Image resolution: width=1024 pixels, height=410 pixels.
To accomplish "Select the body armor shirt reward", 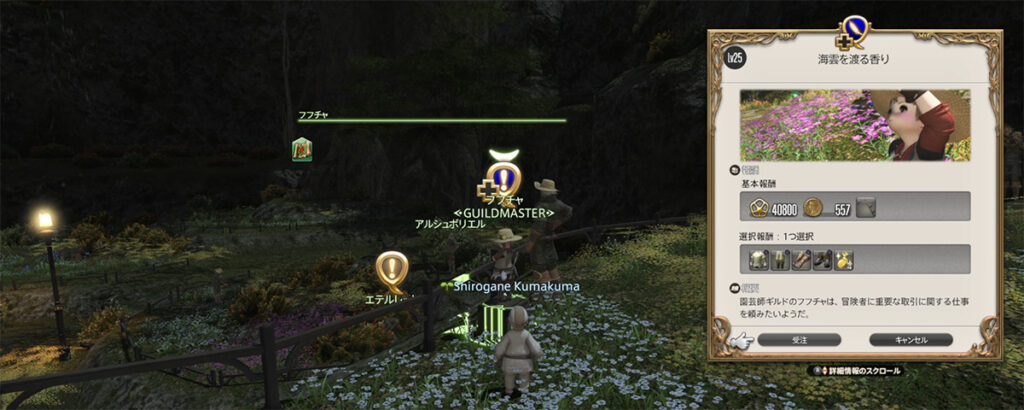I will 760,261.
